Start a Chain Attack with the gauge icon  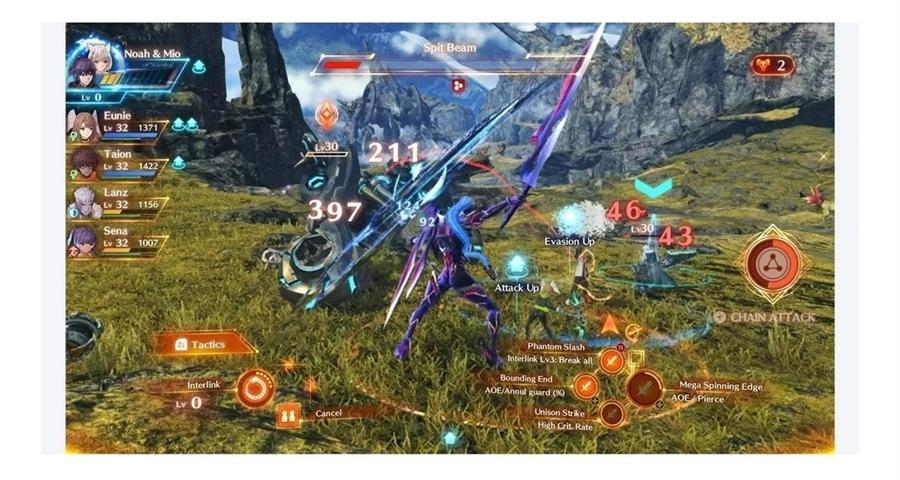[x=773, y=264]
